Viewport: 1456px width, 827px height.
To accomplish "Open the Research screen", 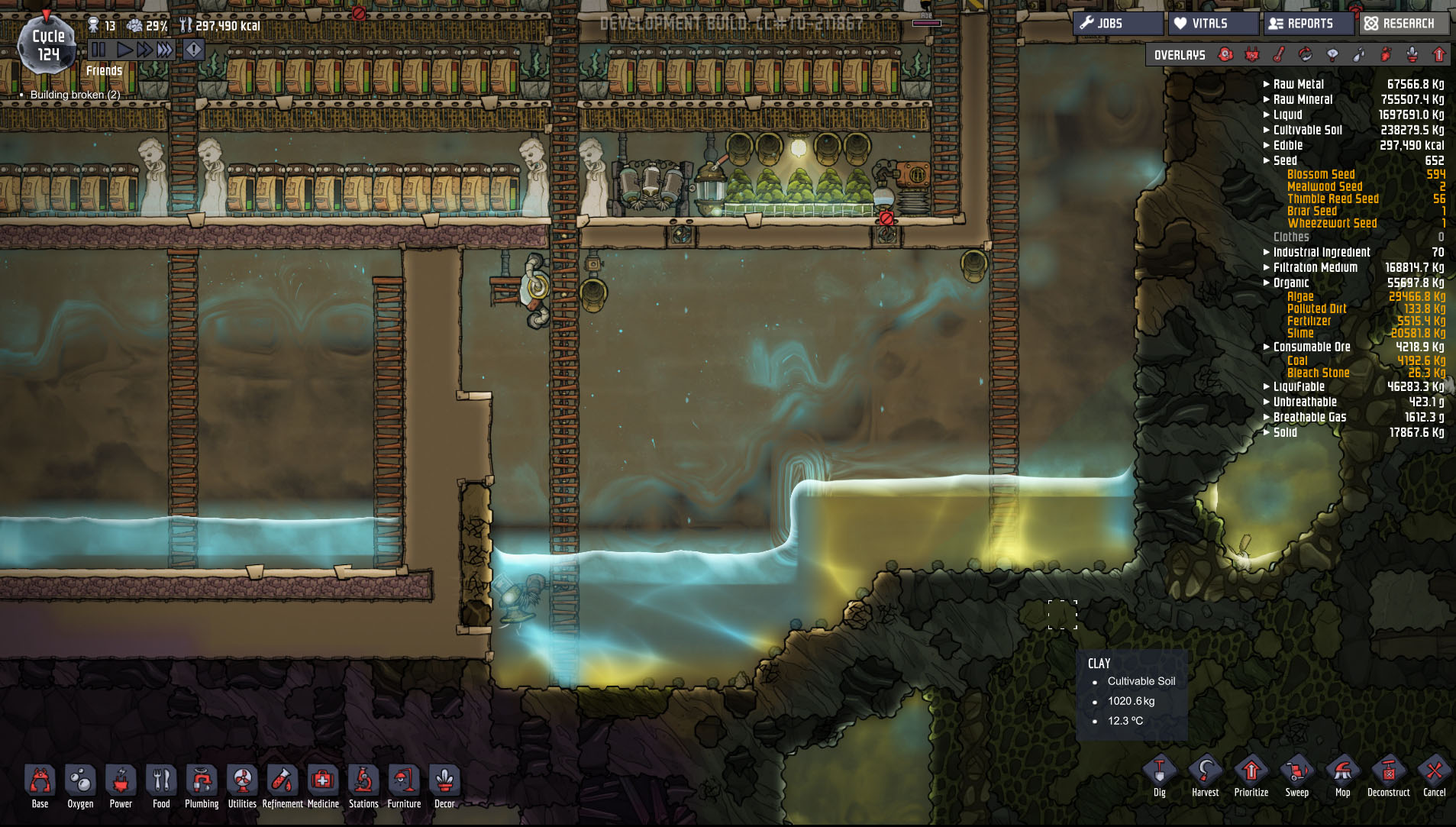I will [x=1403, y=24].
